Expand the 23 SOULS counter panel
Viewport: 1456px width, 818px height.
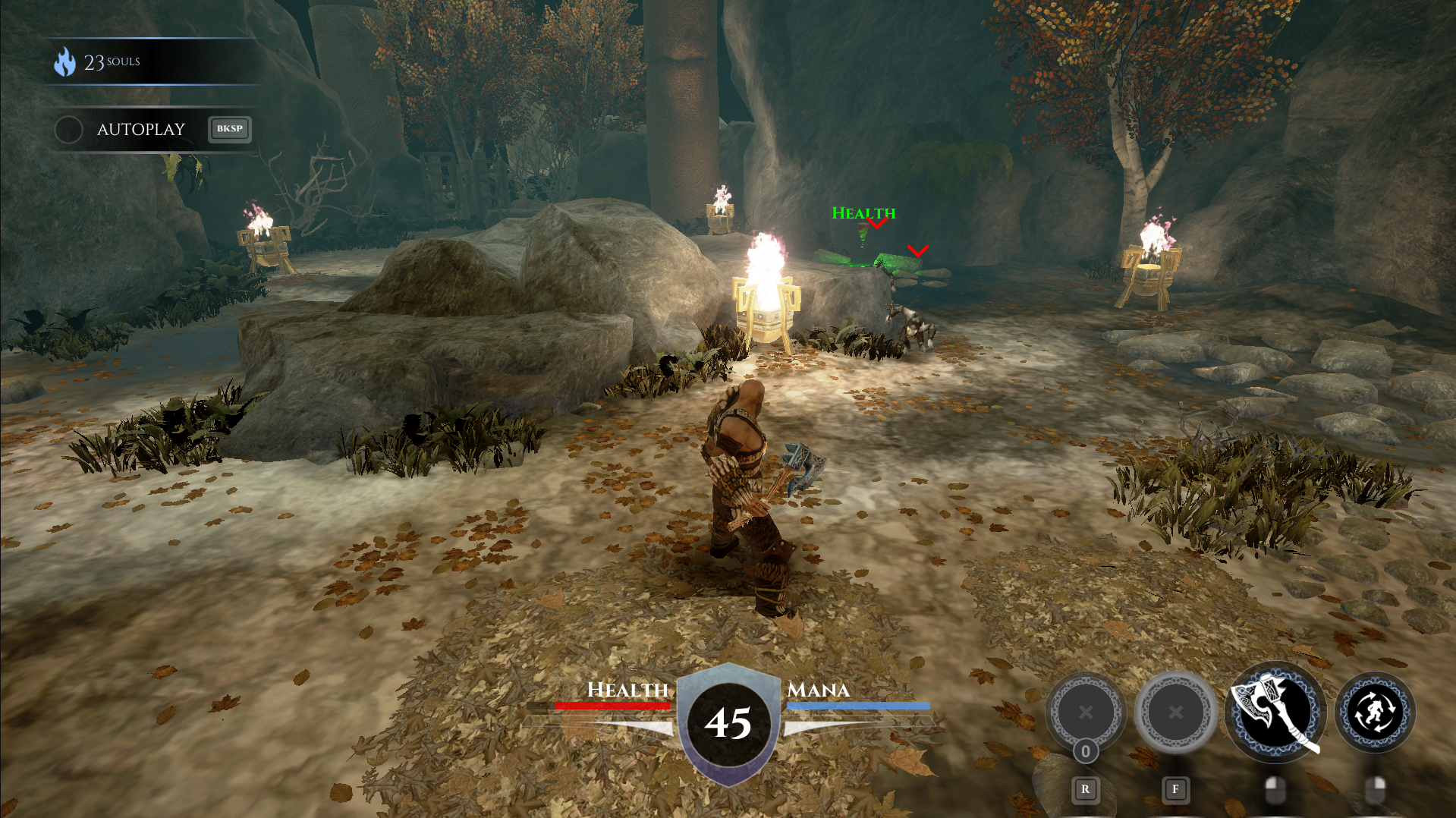point(152,62)
